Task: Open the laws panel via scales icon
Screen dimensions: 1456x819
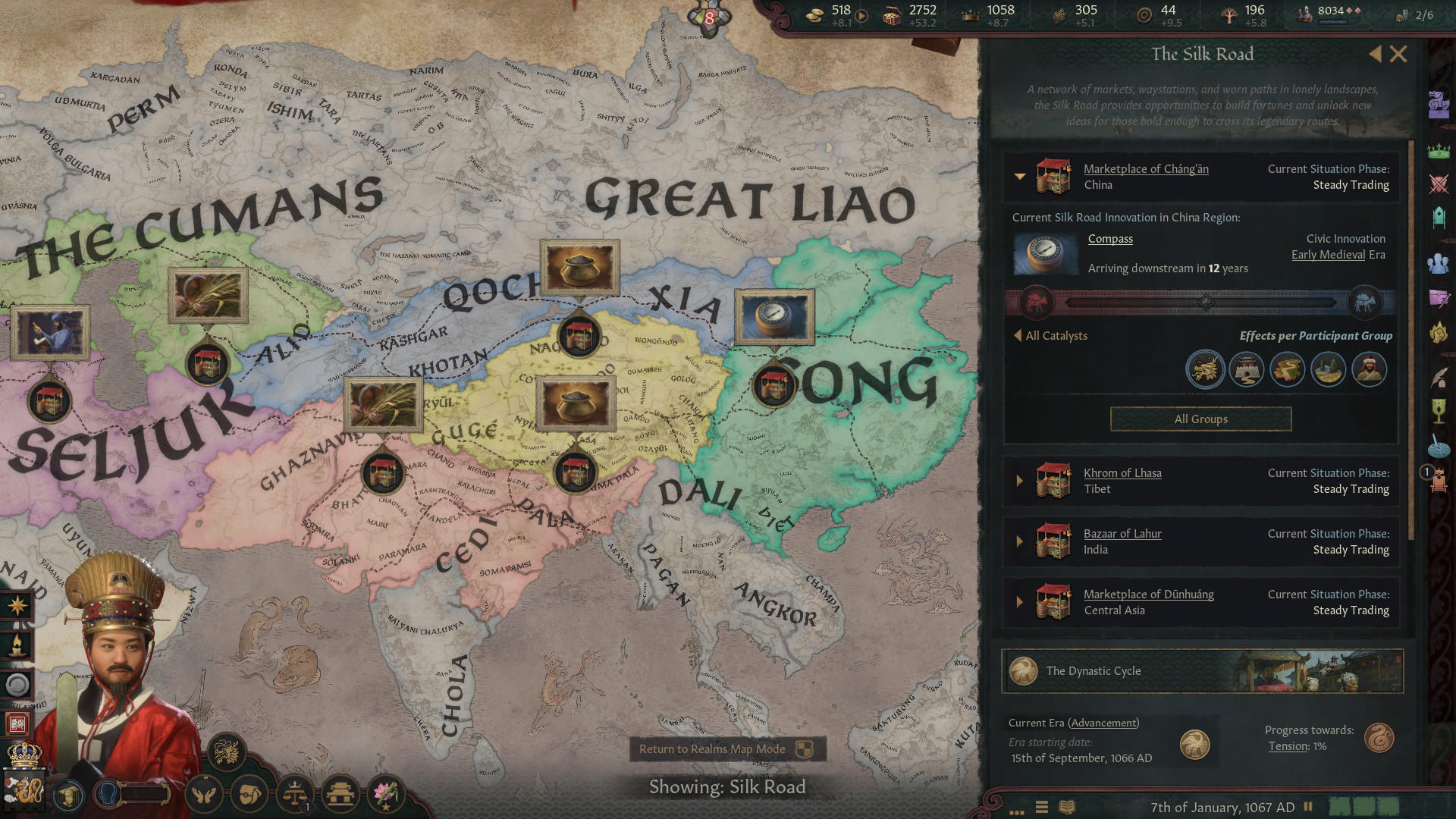Action: click(x=295, y=795)
